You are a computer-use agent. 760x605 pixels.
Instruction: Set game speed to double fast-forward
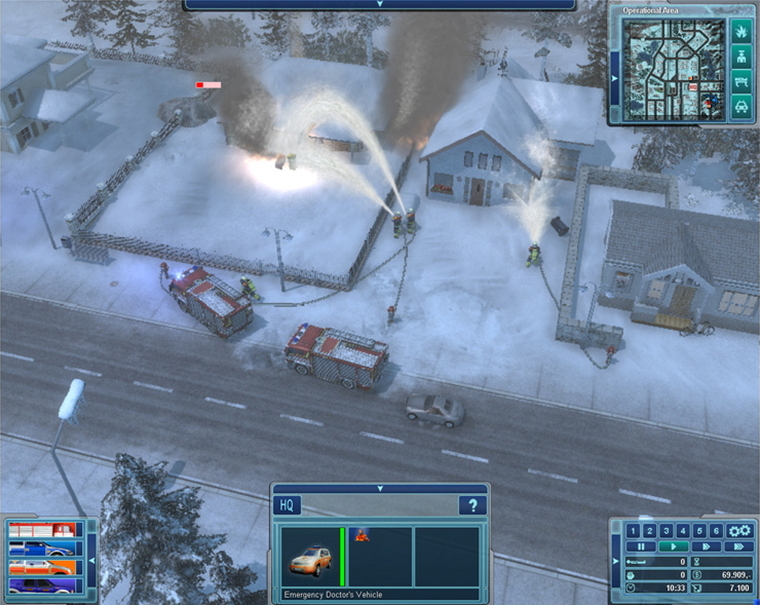tap(709, 547)
